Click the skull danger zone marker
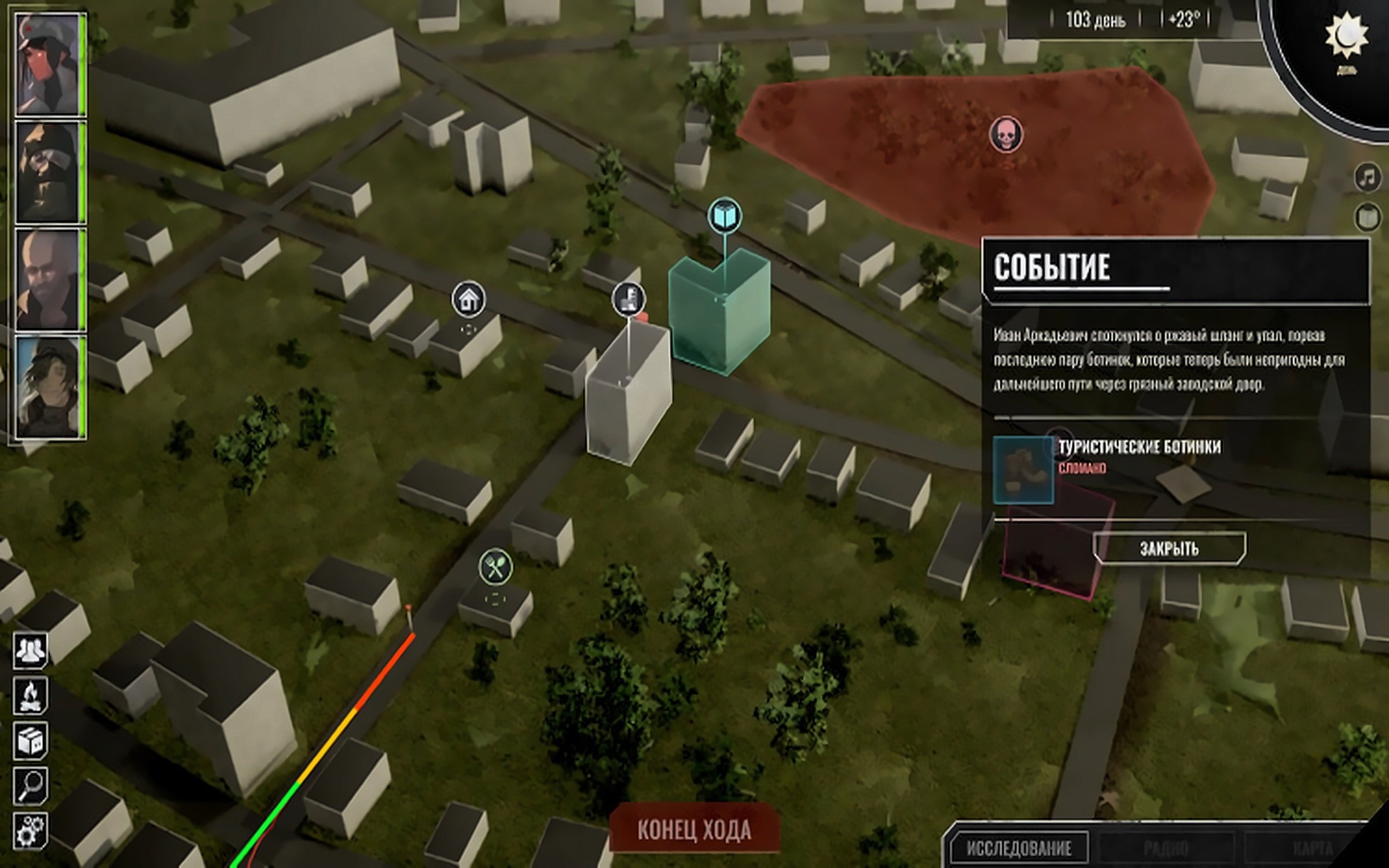This screenshot has width=1389, height=868. coord(1006,135)
